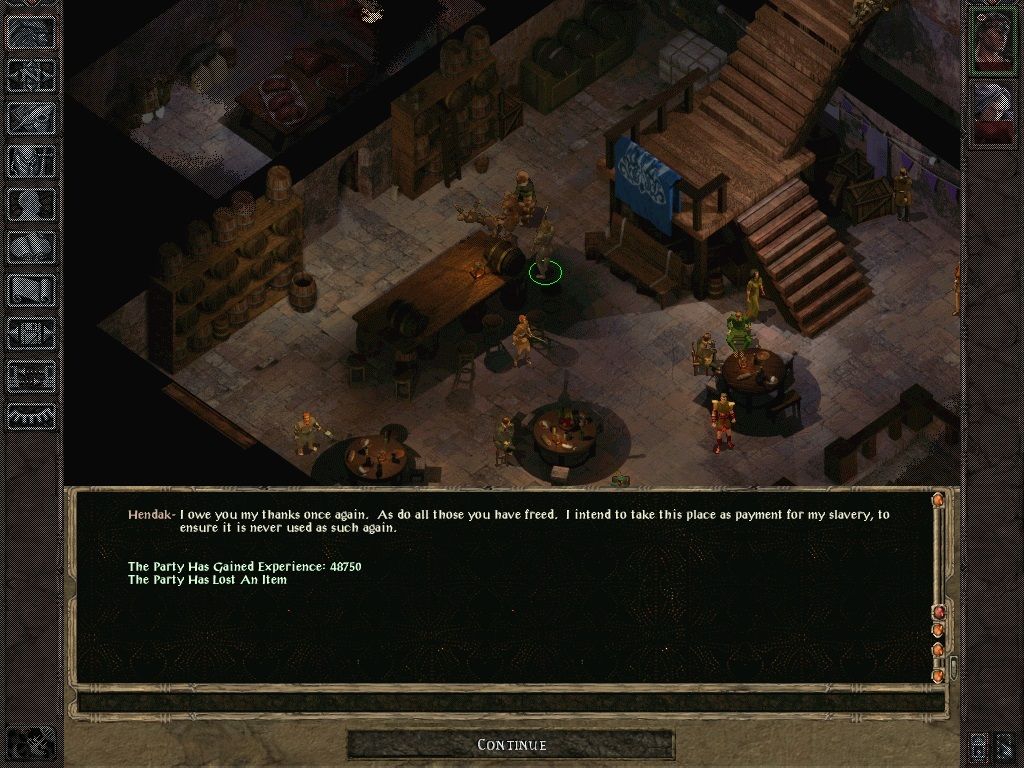
Task: Continue the dialogue with Hendak
Action: pyautogui.click(x=511, y=745)
